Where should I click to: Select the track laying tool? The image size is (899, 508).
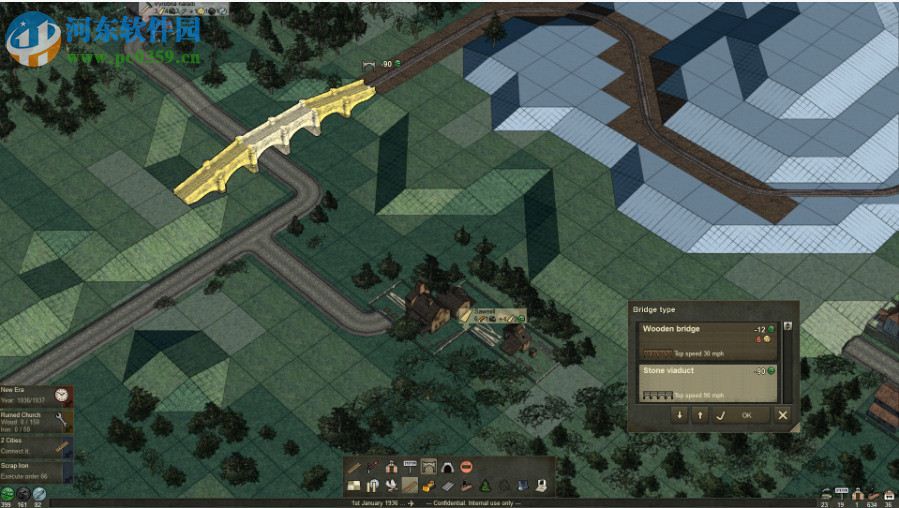[353, 467]
